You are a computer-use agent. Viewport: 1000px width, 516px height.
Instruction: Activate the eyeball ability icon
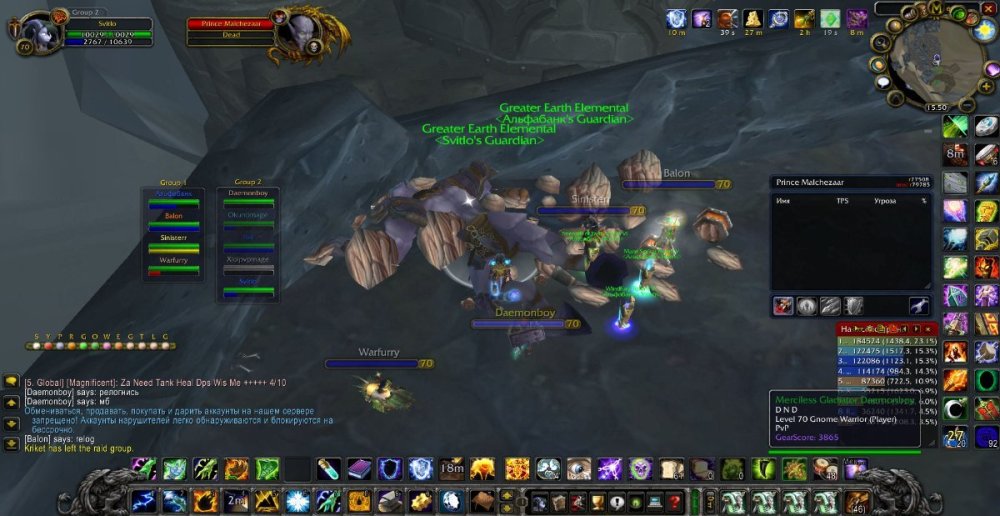(x=578, y=469)
